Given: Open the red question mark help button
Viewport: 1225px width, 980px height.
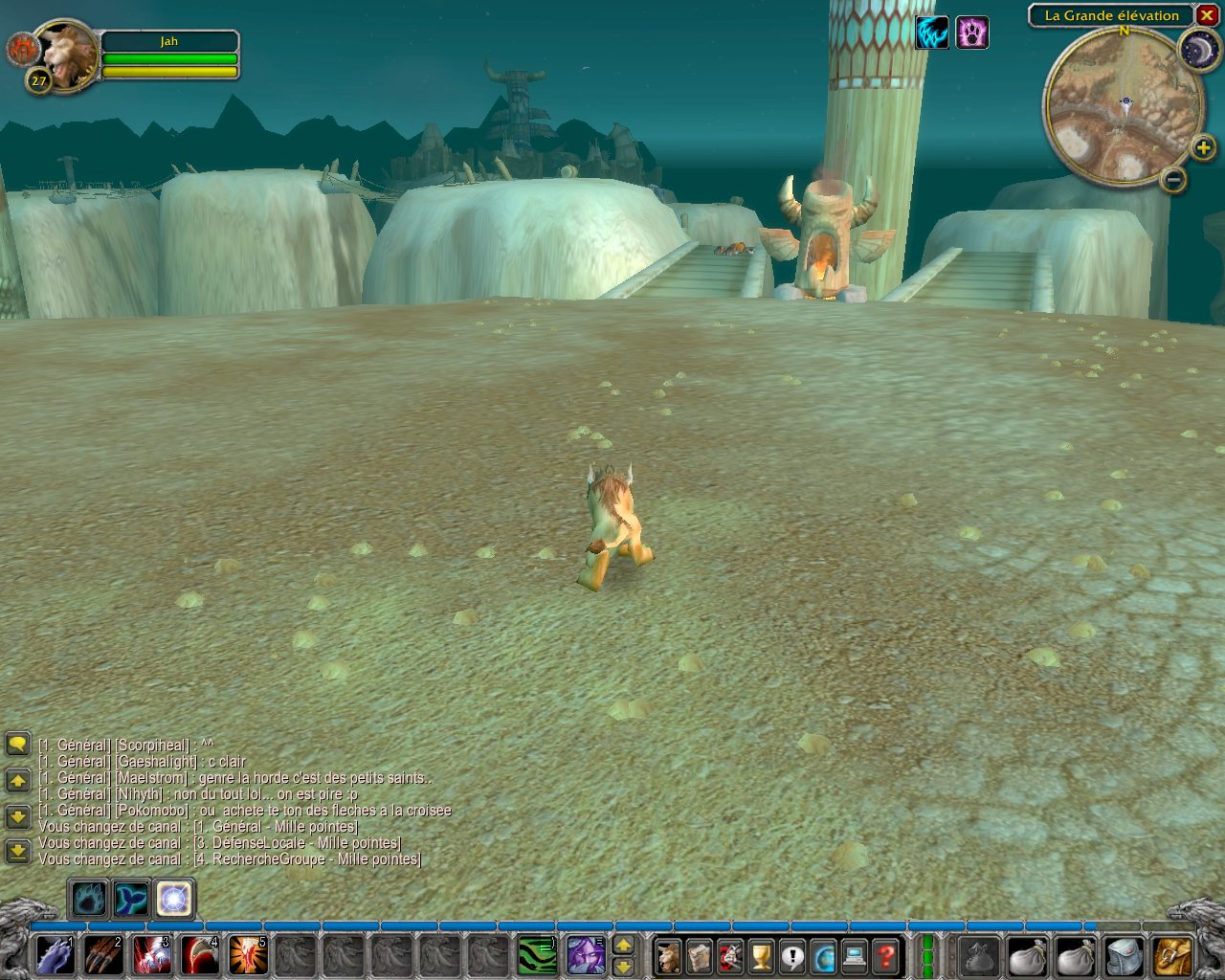Looking at the screenshot, I should 886,956.
